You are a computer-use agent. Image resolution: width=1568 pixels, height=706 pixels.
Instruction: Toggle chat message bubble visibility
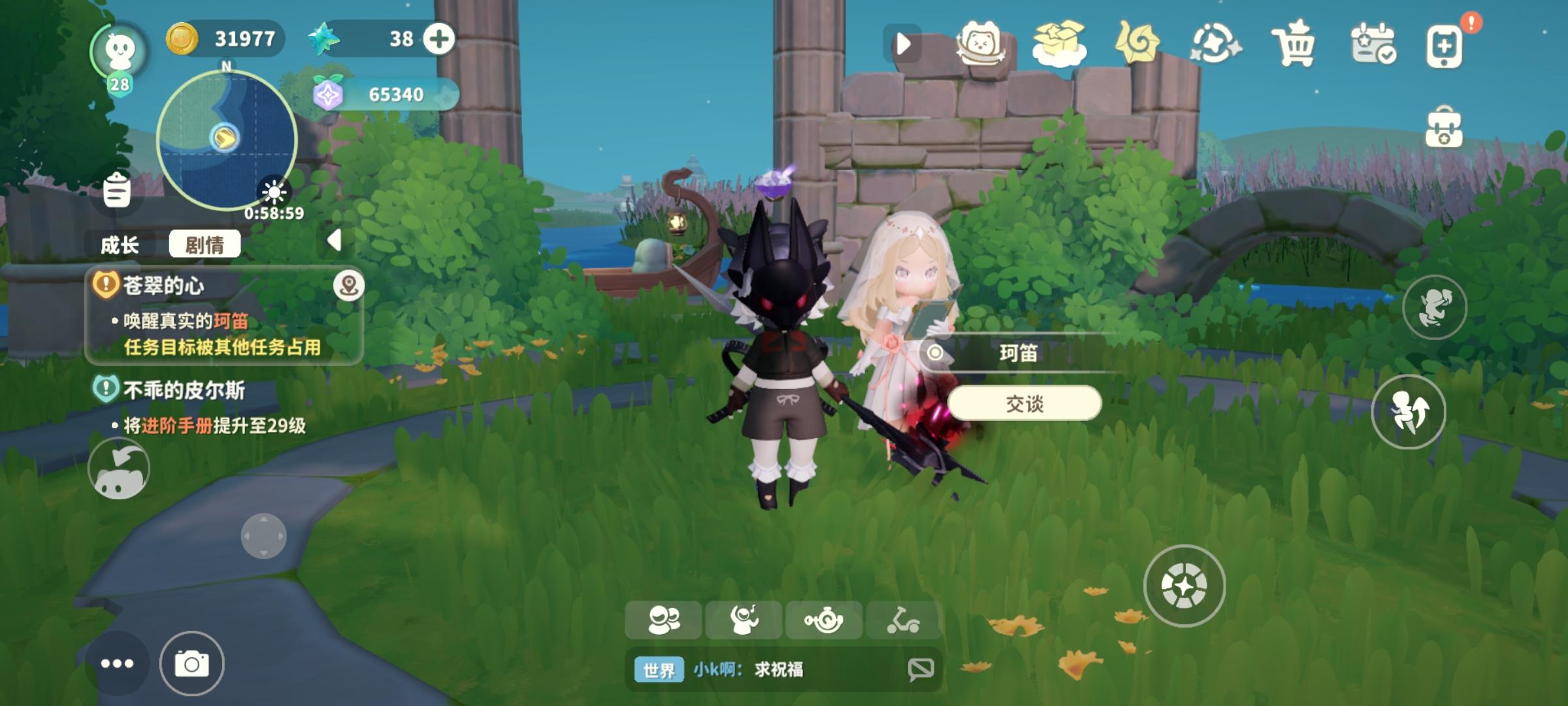click(x=920, y=667)
